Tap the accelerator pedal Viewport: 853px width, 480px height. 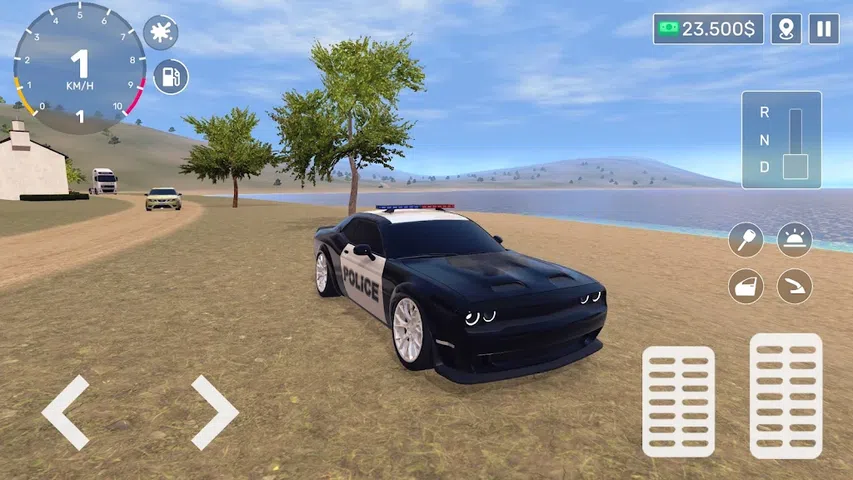[785, 395]
